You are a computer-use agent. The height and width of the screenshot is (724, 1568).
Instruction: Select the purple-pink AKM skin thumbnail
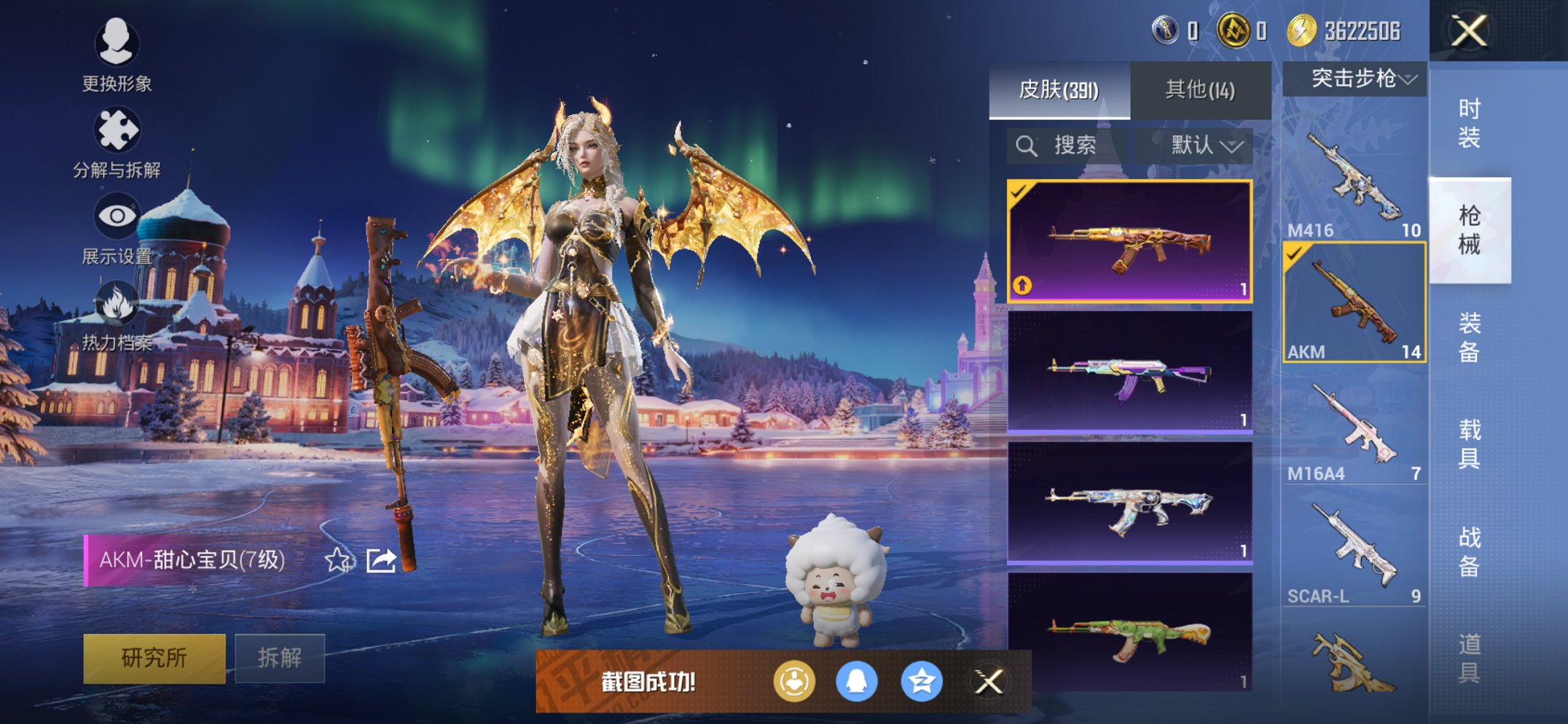(x=1129, y=372)
